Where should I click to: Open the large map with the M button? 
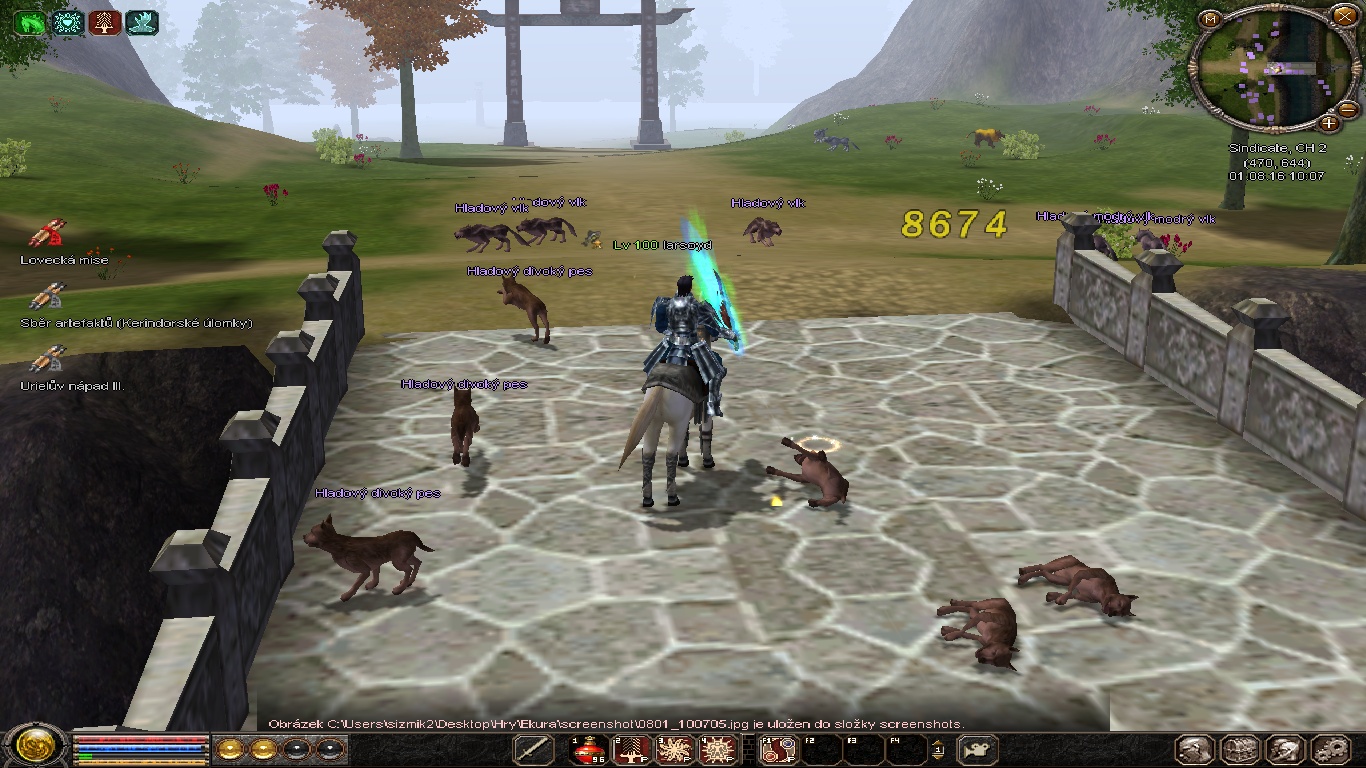(x=1211, y=19)
